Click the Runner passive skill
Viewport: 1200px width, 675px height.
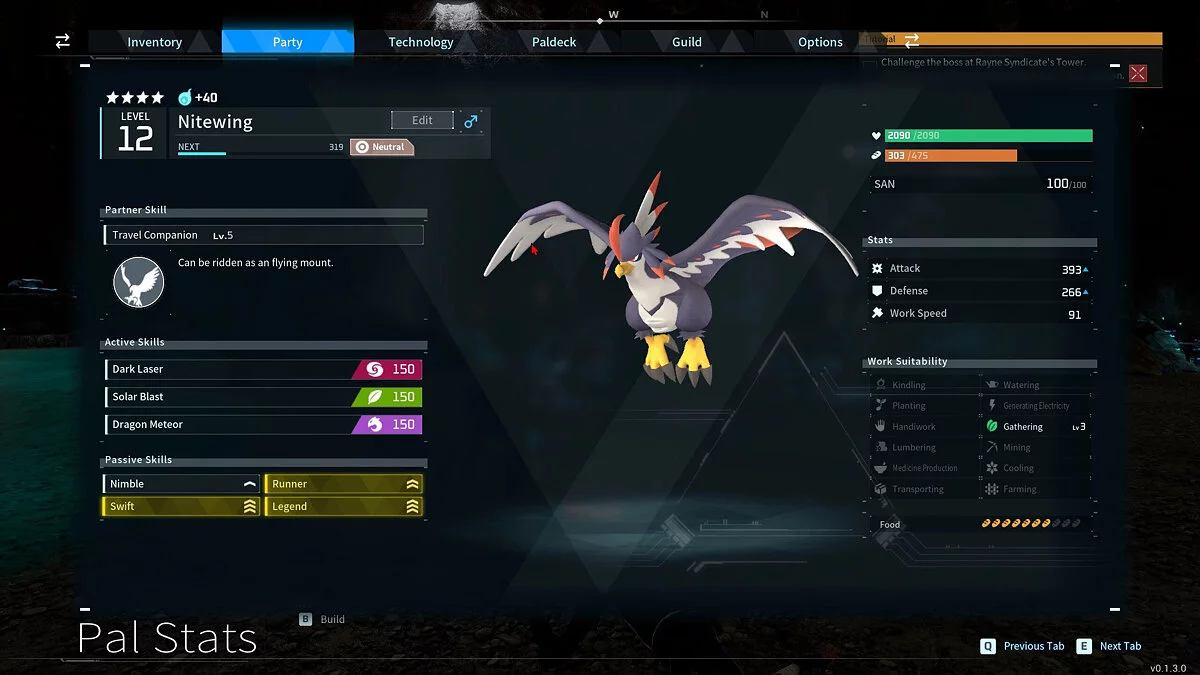(x=343, y=484)
